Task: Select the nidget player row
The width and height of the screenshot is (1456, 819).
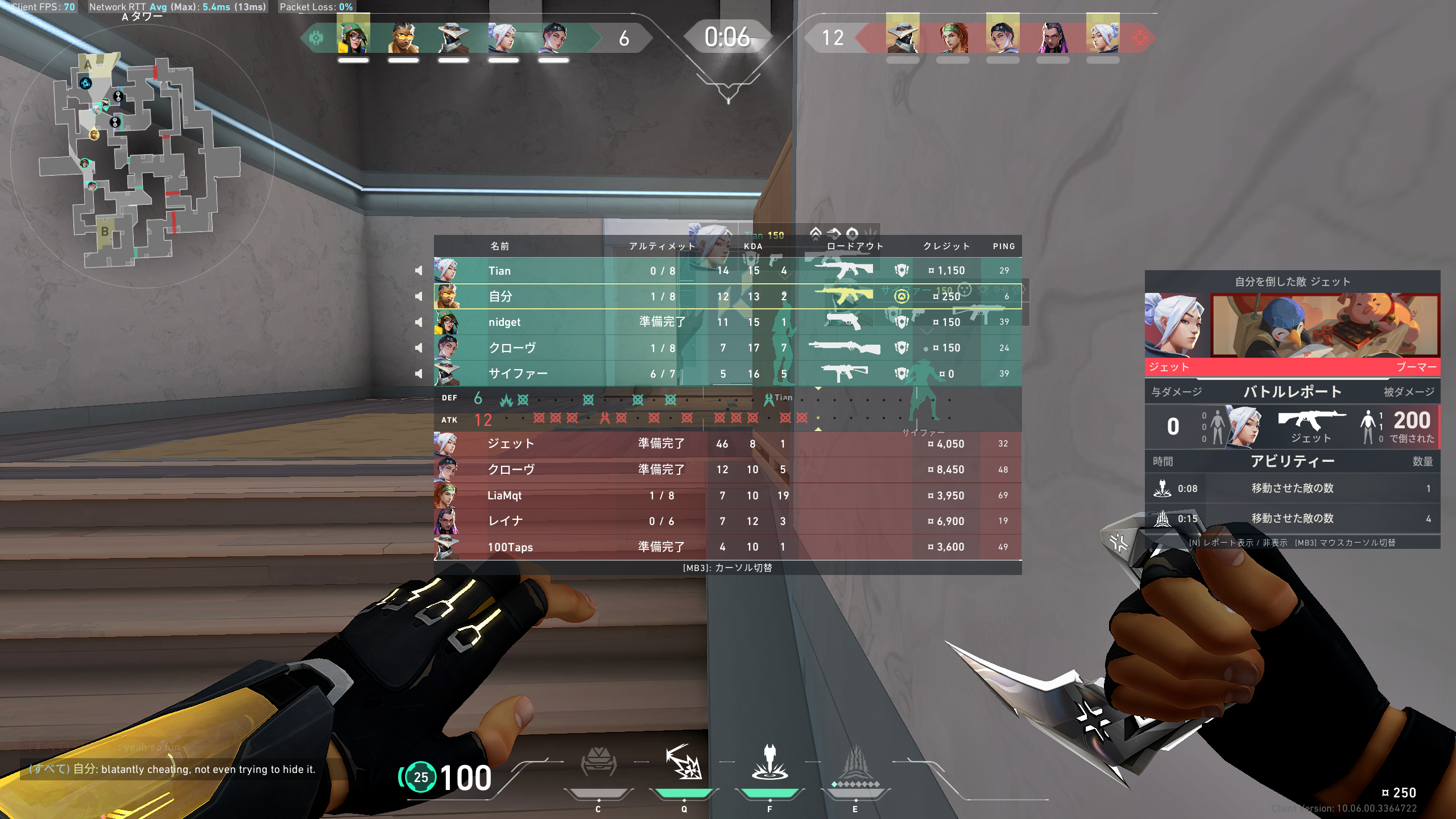Action: click(x=728, y=322)
